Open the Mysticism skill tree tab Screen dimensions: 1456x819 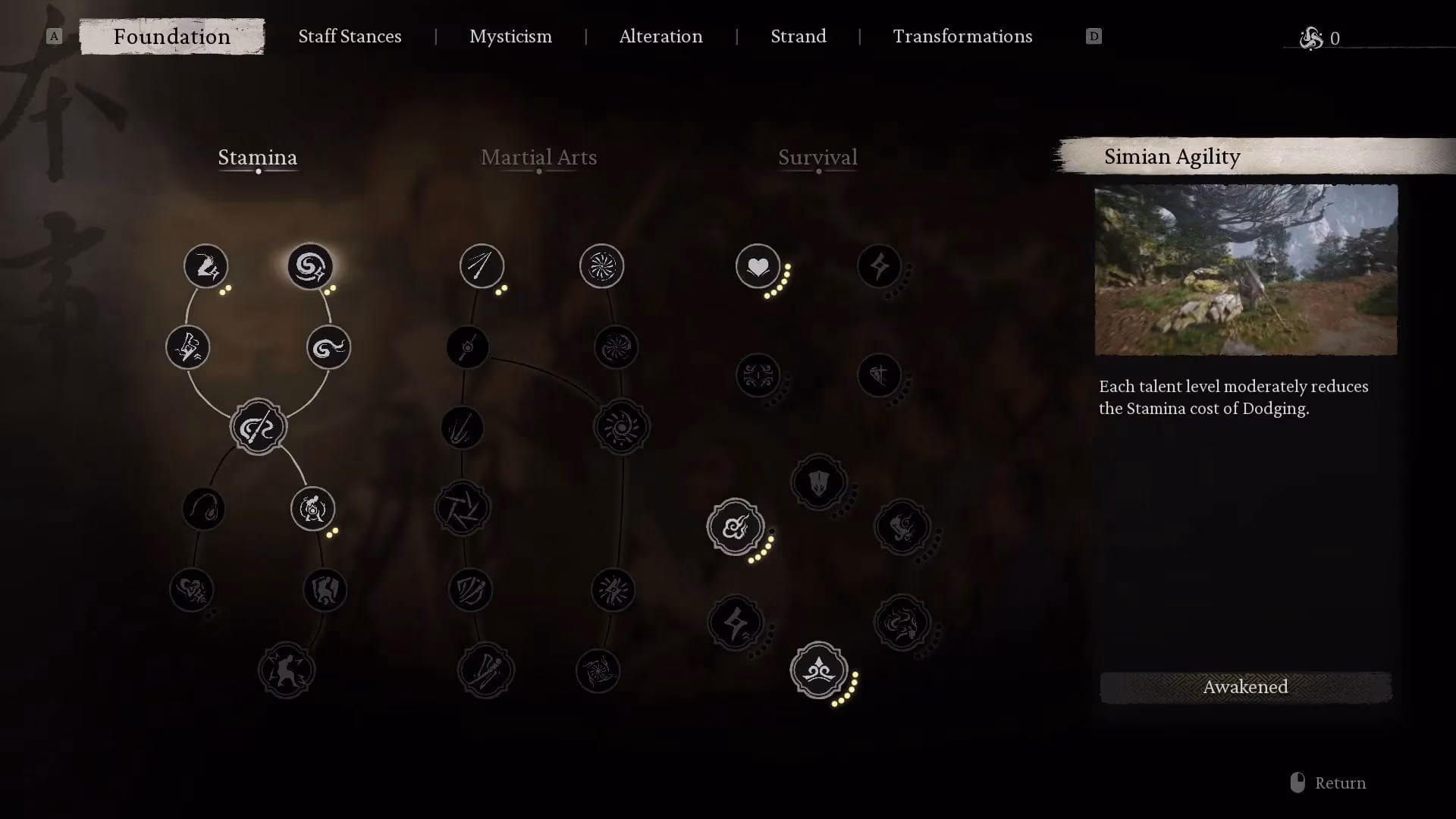point(510,36)
